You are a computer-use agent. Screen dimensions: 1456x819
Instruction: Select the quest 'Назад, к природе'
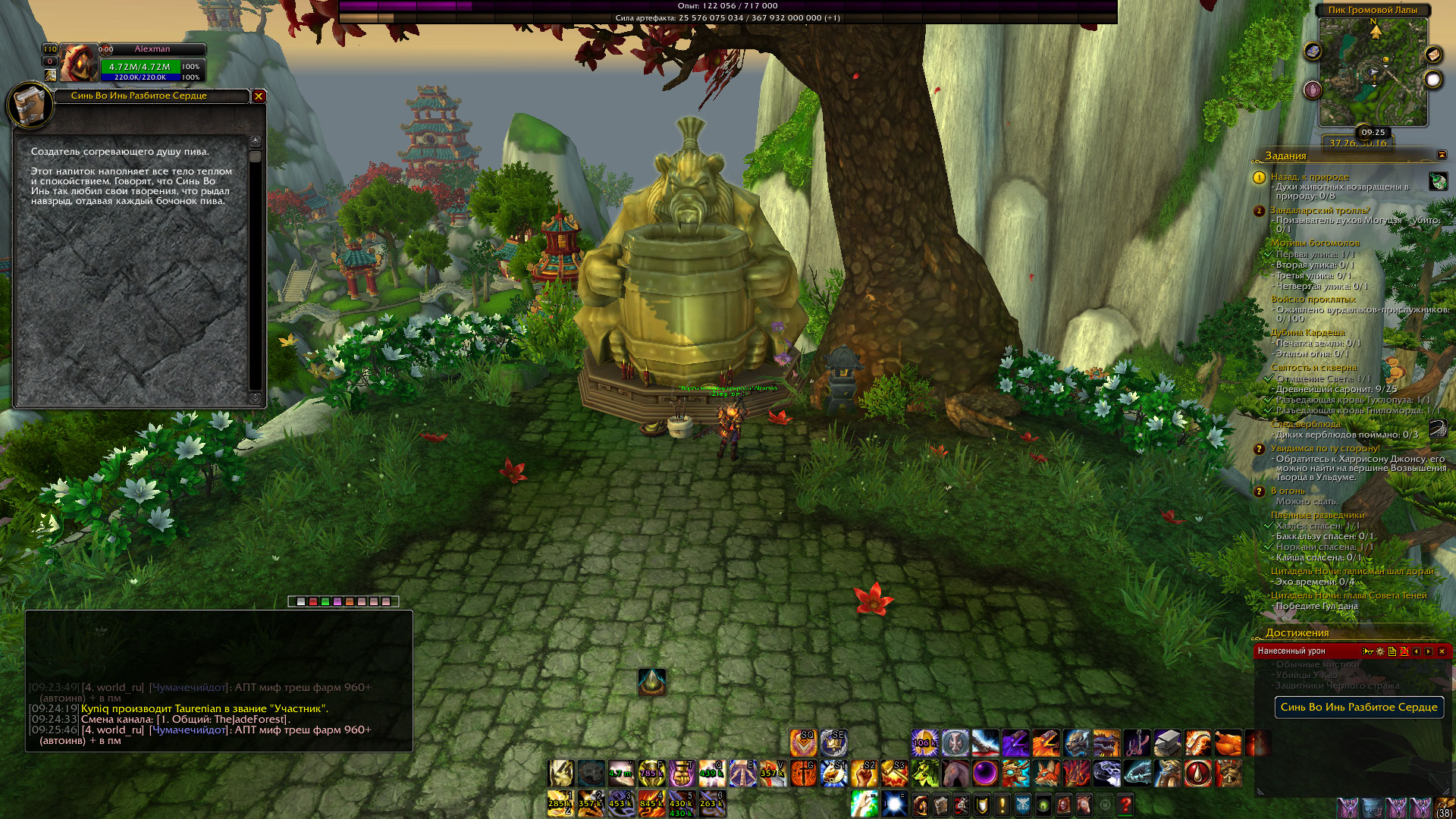1310,177
